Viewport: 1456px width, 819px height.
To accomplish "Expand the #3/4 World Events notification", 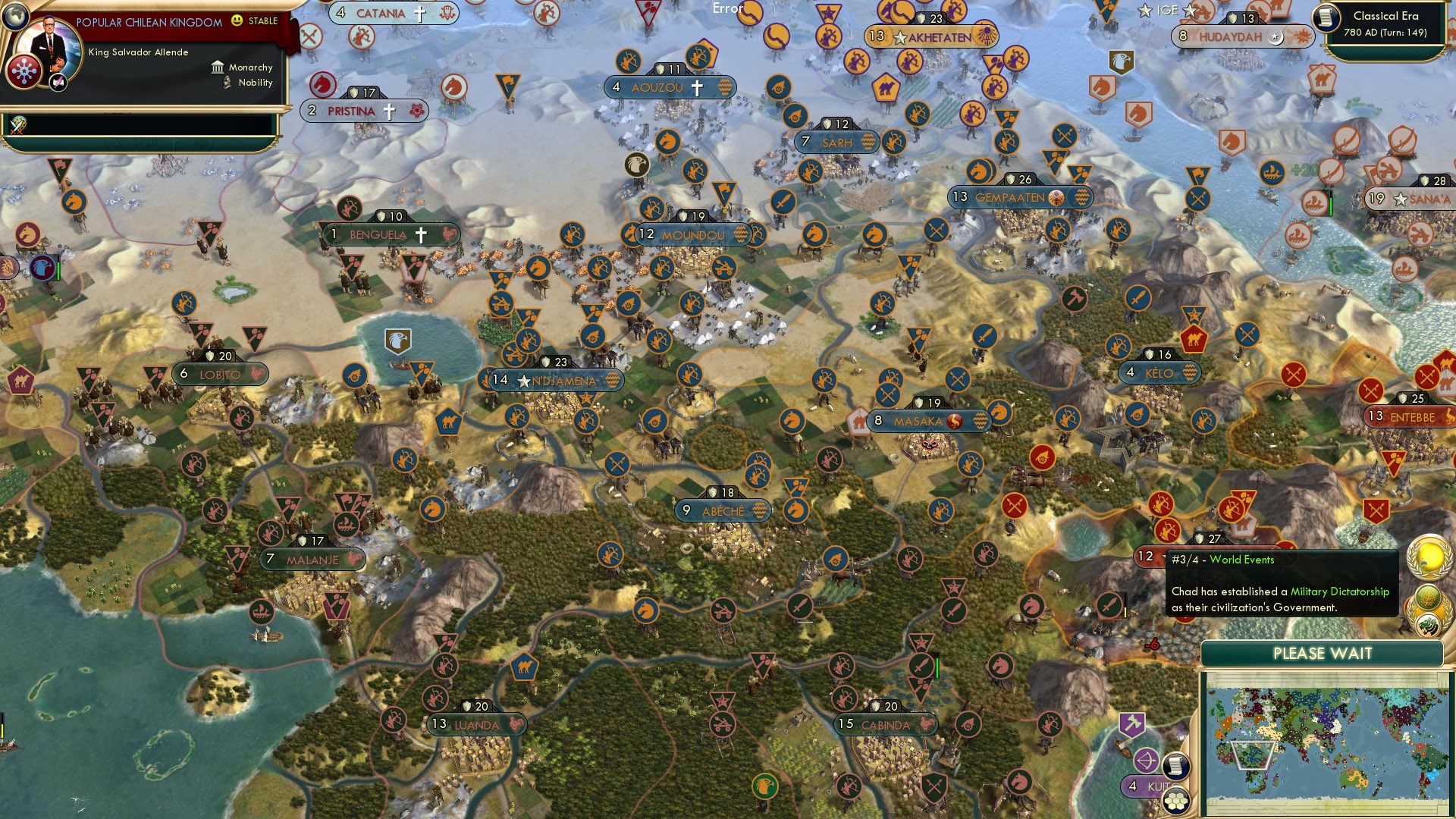I will 1222,559.
